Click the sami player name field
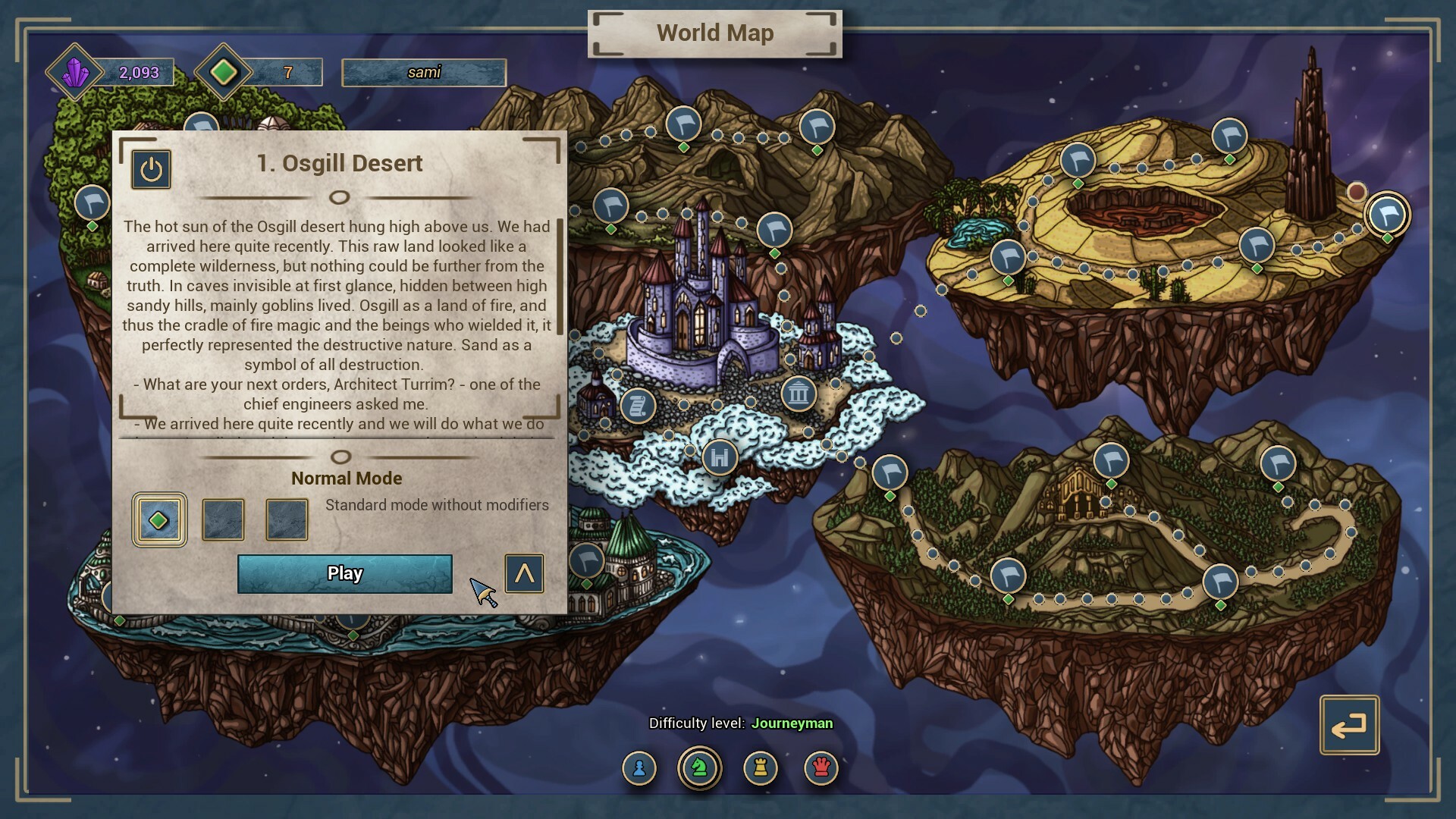Image resolution: width=1456 pixels, height=819 pixels. pos(424,72)
